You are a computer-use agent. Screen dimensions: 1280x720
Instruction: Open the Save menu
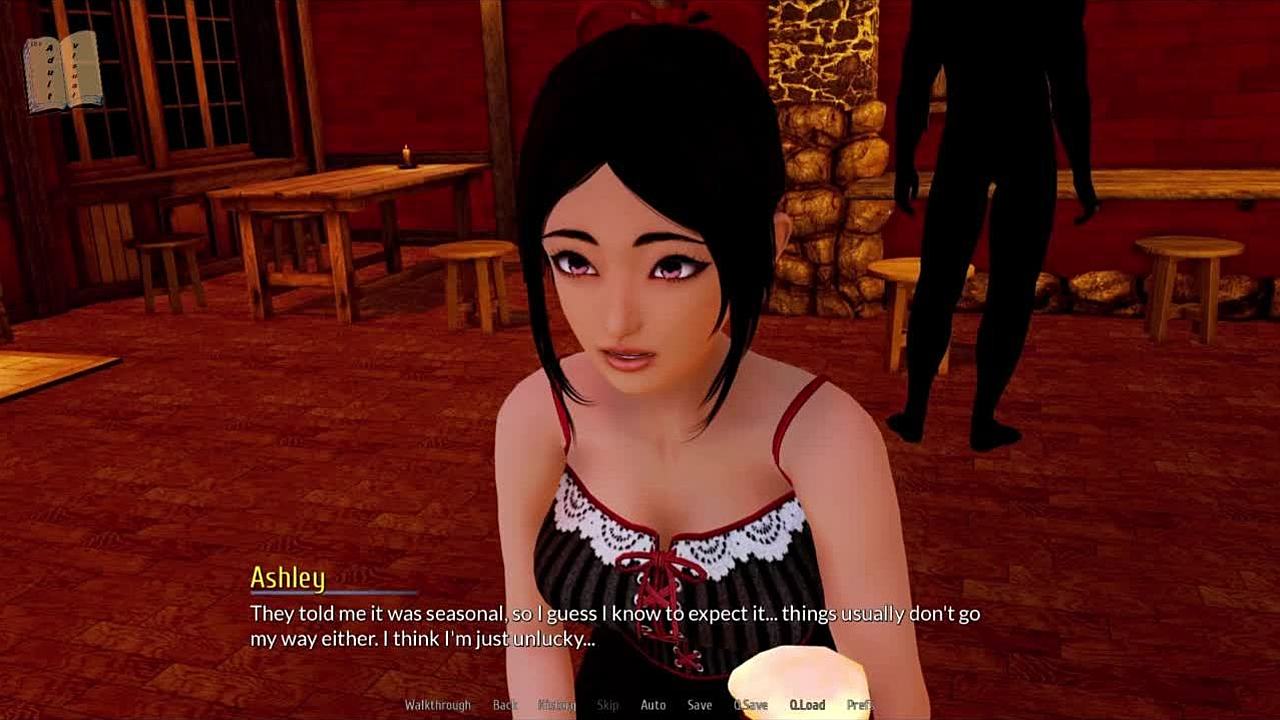click(700, 705)
